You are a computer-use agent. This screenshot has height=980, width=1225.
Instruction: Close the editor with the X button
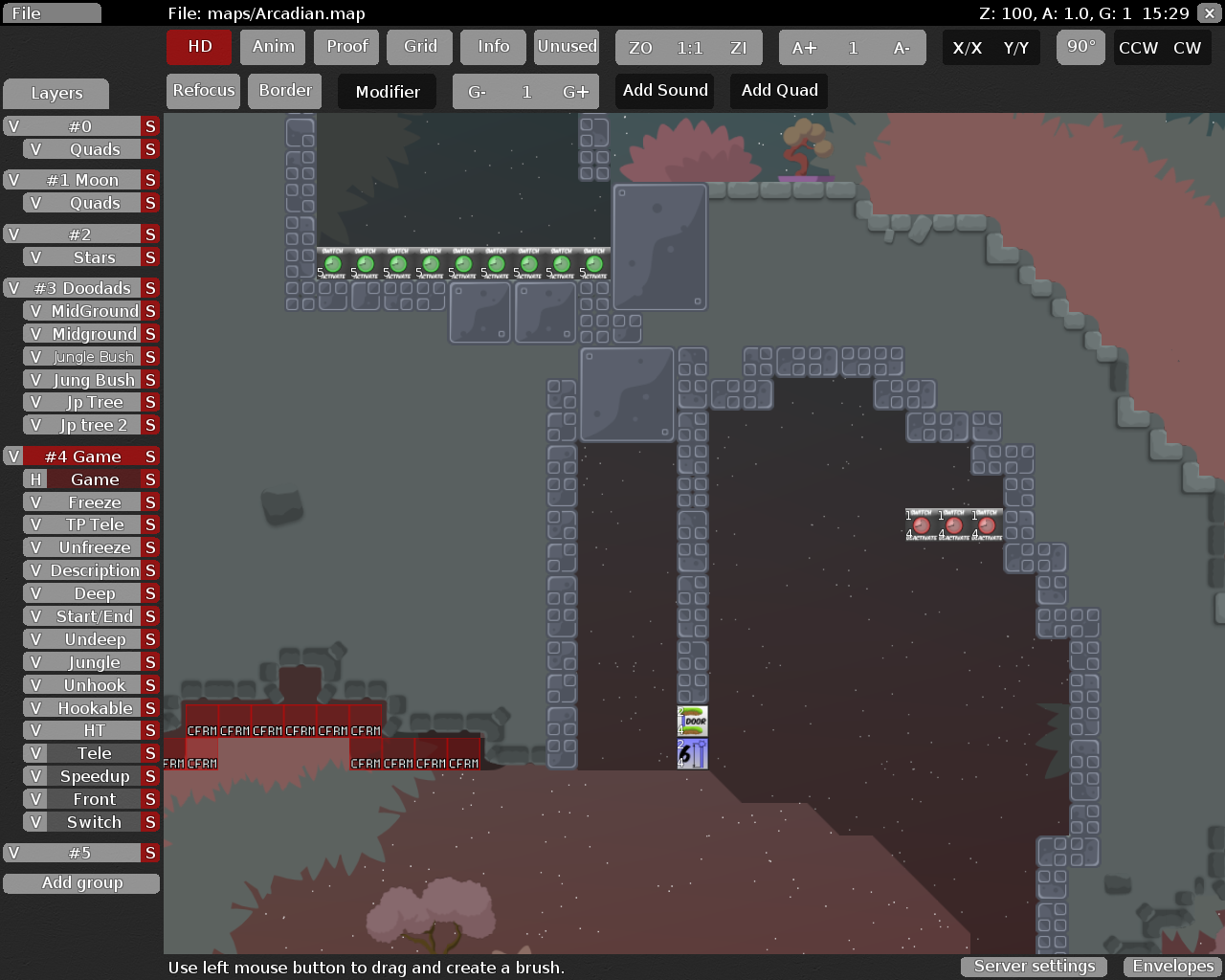(x=1210, y=13)
